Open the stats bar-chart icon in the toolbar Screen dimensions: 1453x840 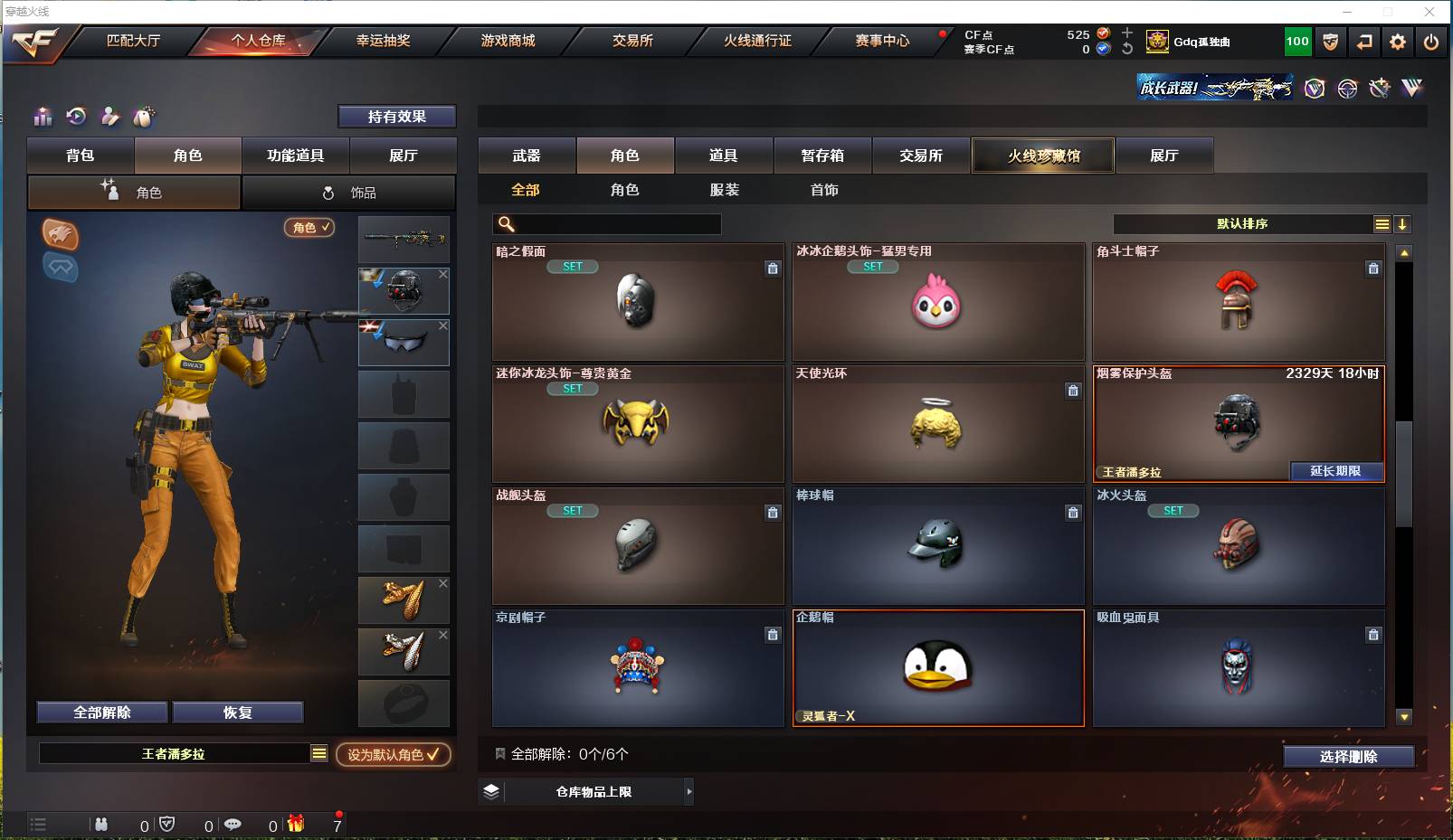coord(42,117)
